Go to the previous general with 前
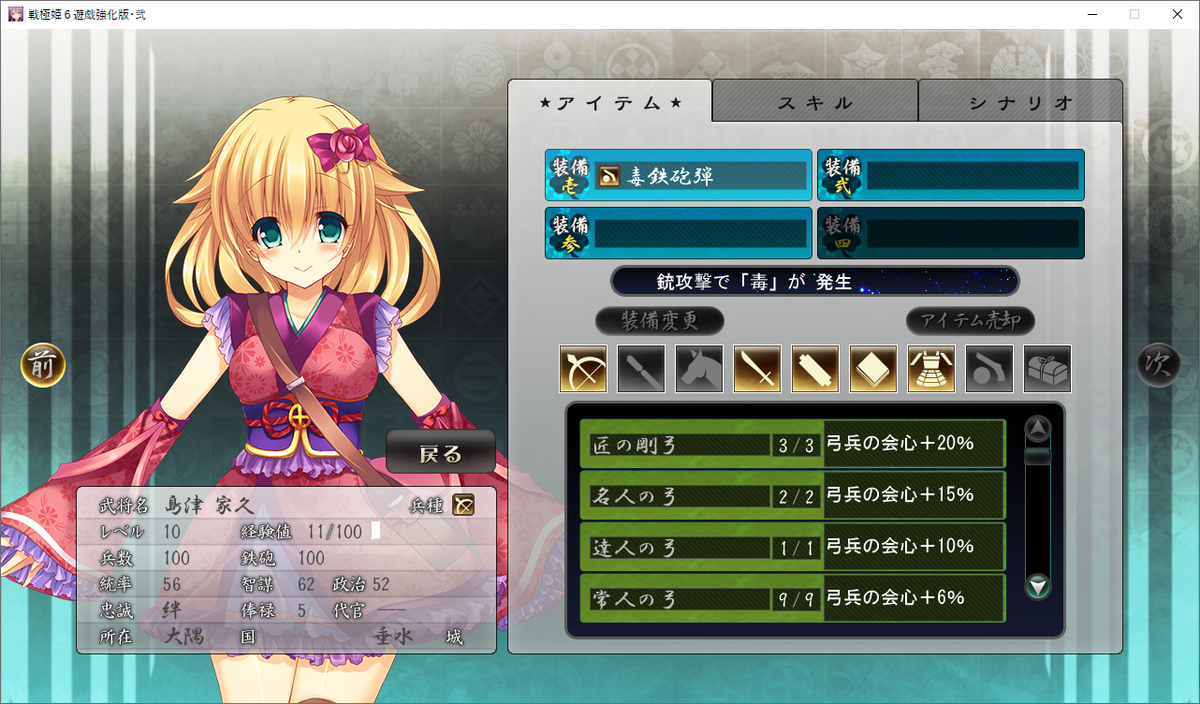The width and height of the screenshot is (1200, 704). point(43,366)
